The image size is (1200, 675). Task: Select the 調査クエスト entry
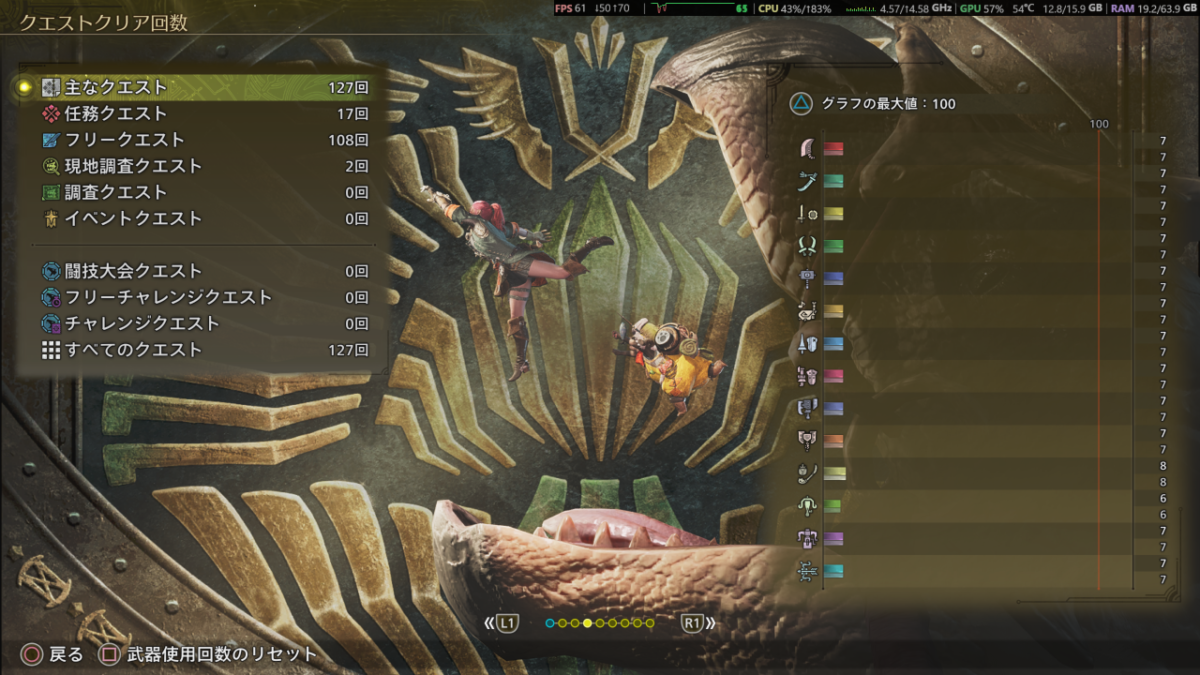(200, 192)
